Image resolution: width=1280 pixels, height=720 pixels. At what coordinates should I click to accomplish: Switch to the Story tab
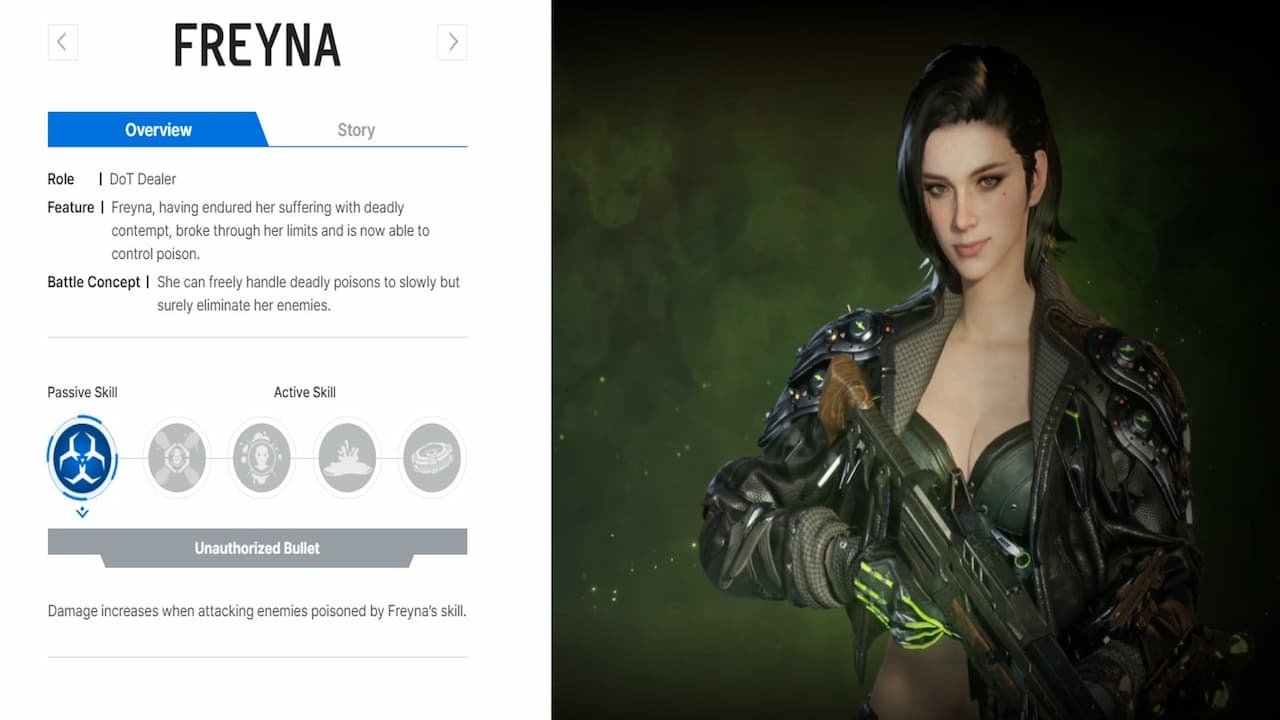(x=356, y=130)
